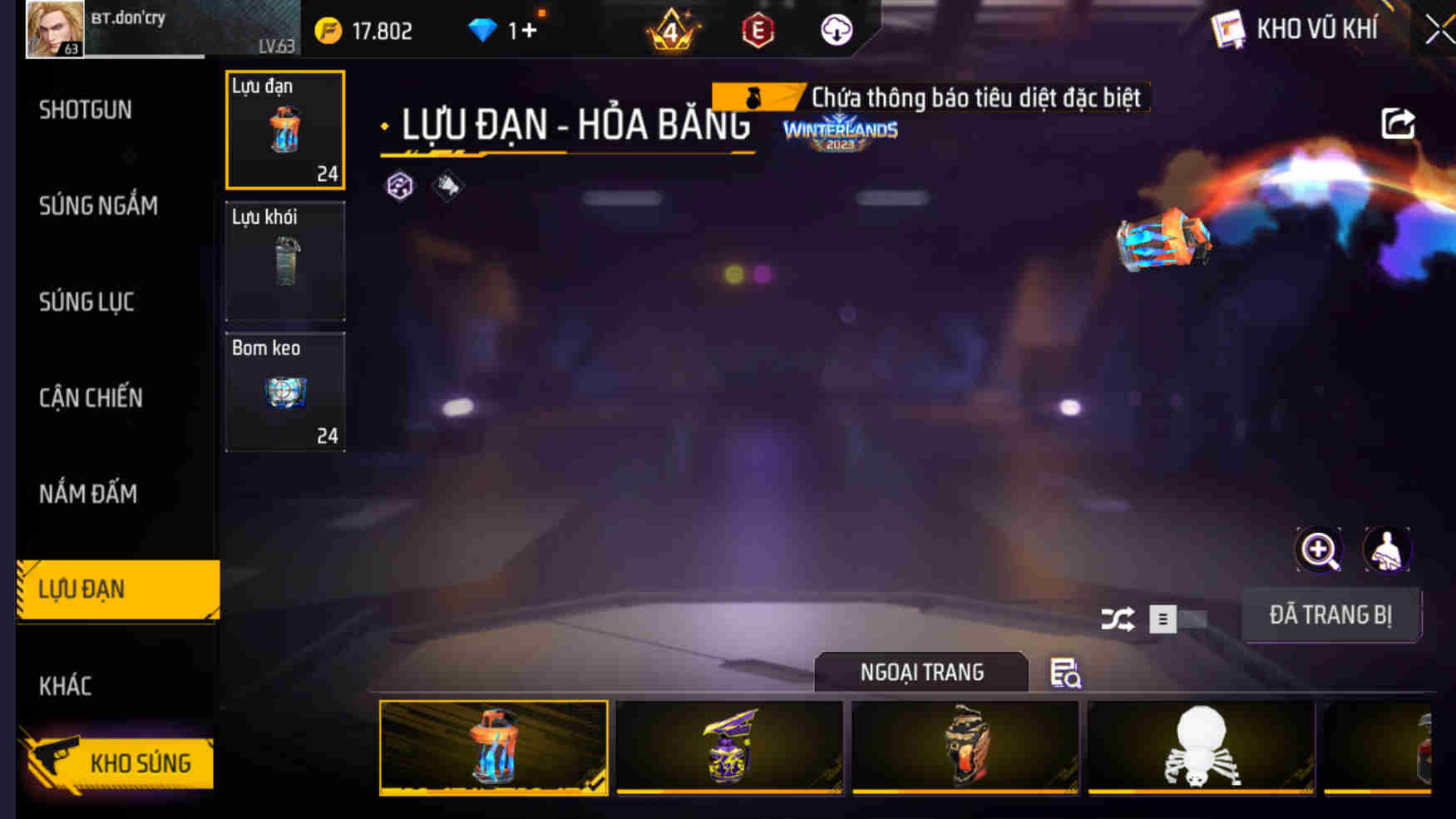Viewport: 1456px width, 819px height.
Task: Click the magnifier zoom icon above ĐÃ TRANG BỊ
Action: (1318, 550)
